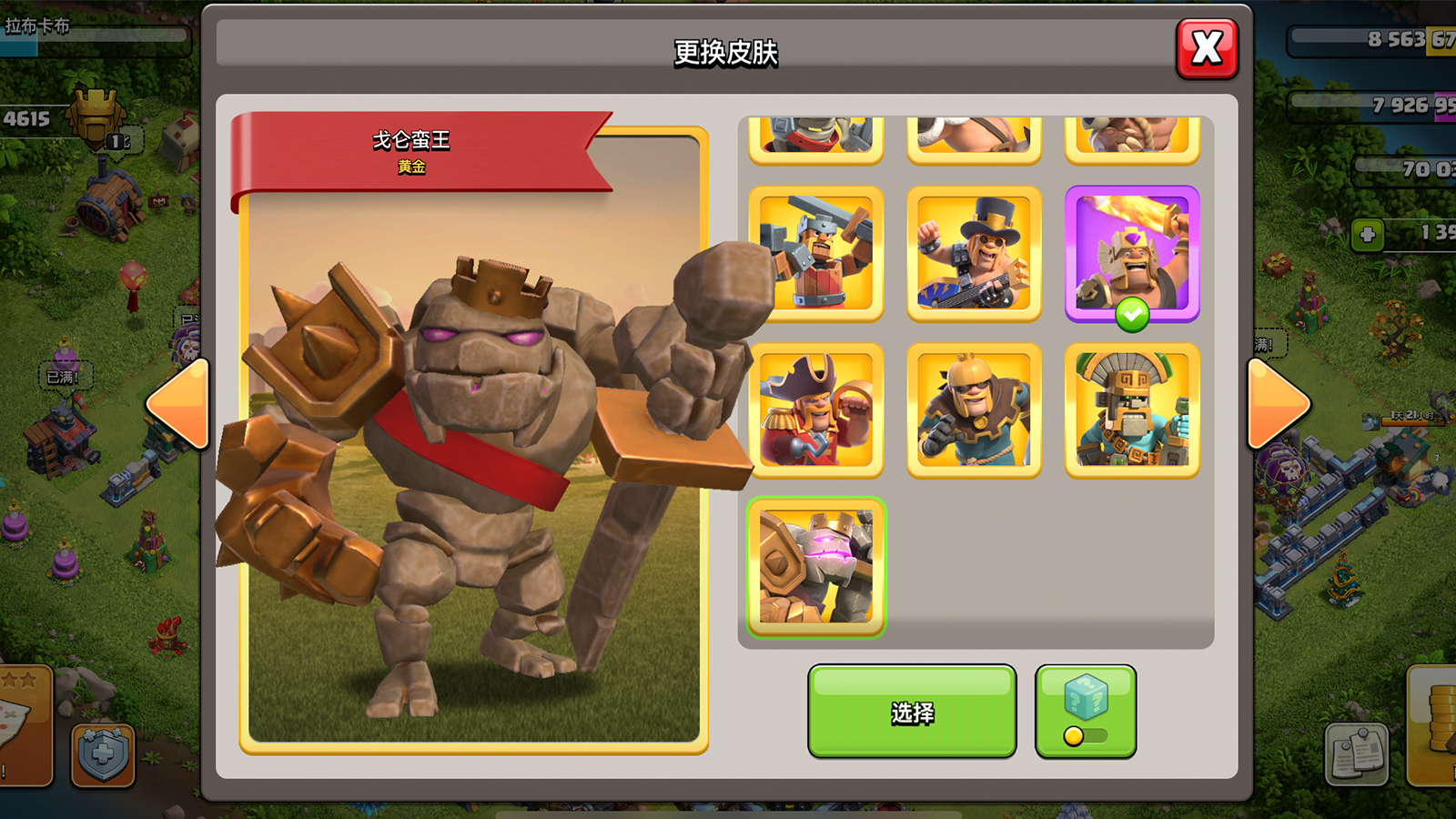Go to the next hero with right arrow
Viewport: 1456px width, 819px height.
coord(1278,403)
